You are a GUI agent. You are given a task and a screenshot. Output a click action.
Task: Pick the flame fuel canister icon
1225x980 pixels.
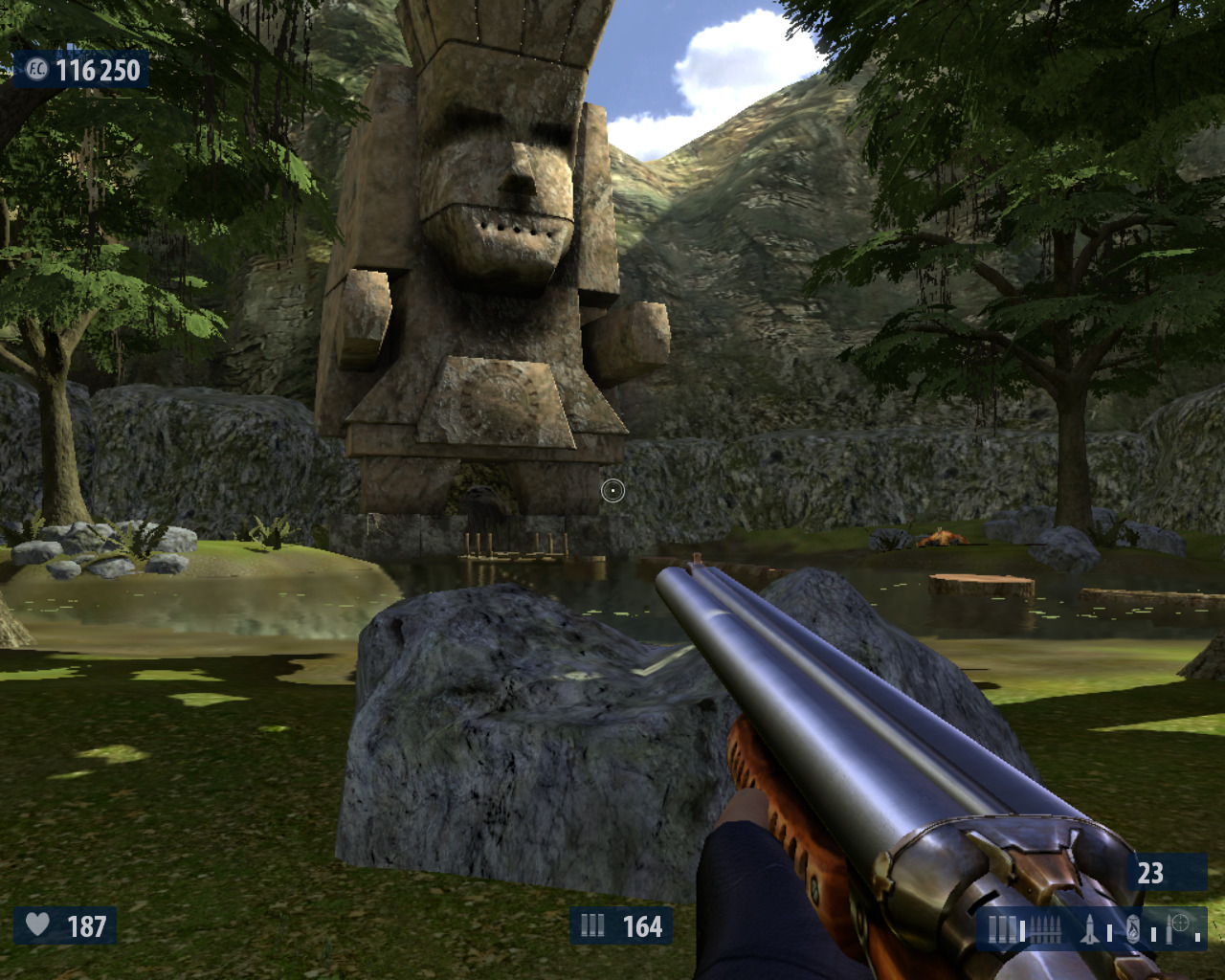[x=1133, y=928]
